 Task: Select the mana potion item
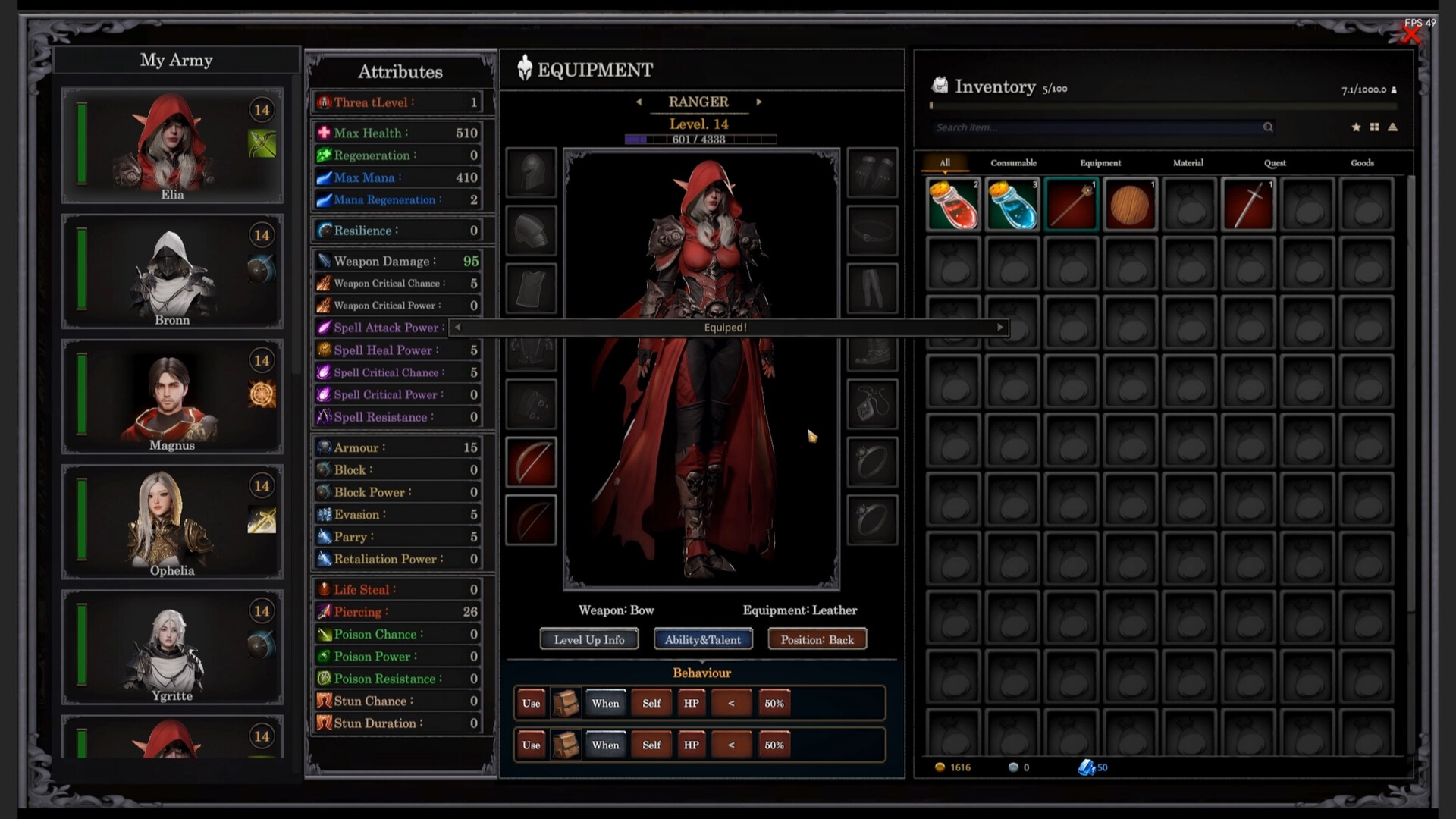coord(1012,203)
